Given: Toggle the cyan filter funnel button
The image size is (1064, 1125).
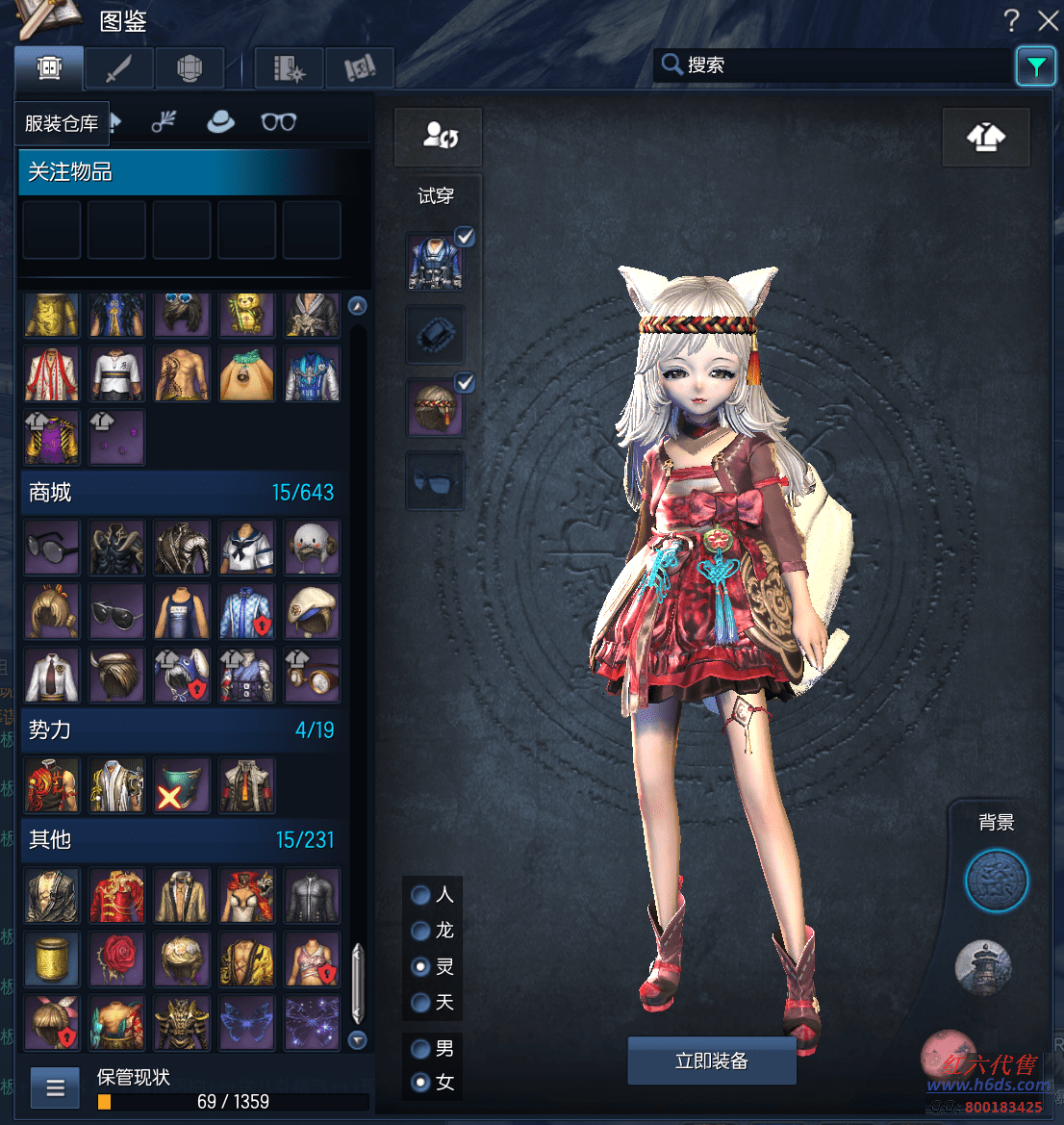Looking at the screenshot, I should 1035,66.
